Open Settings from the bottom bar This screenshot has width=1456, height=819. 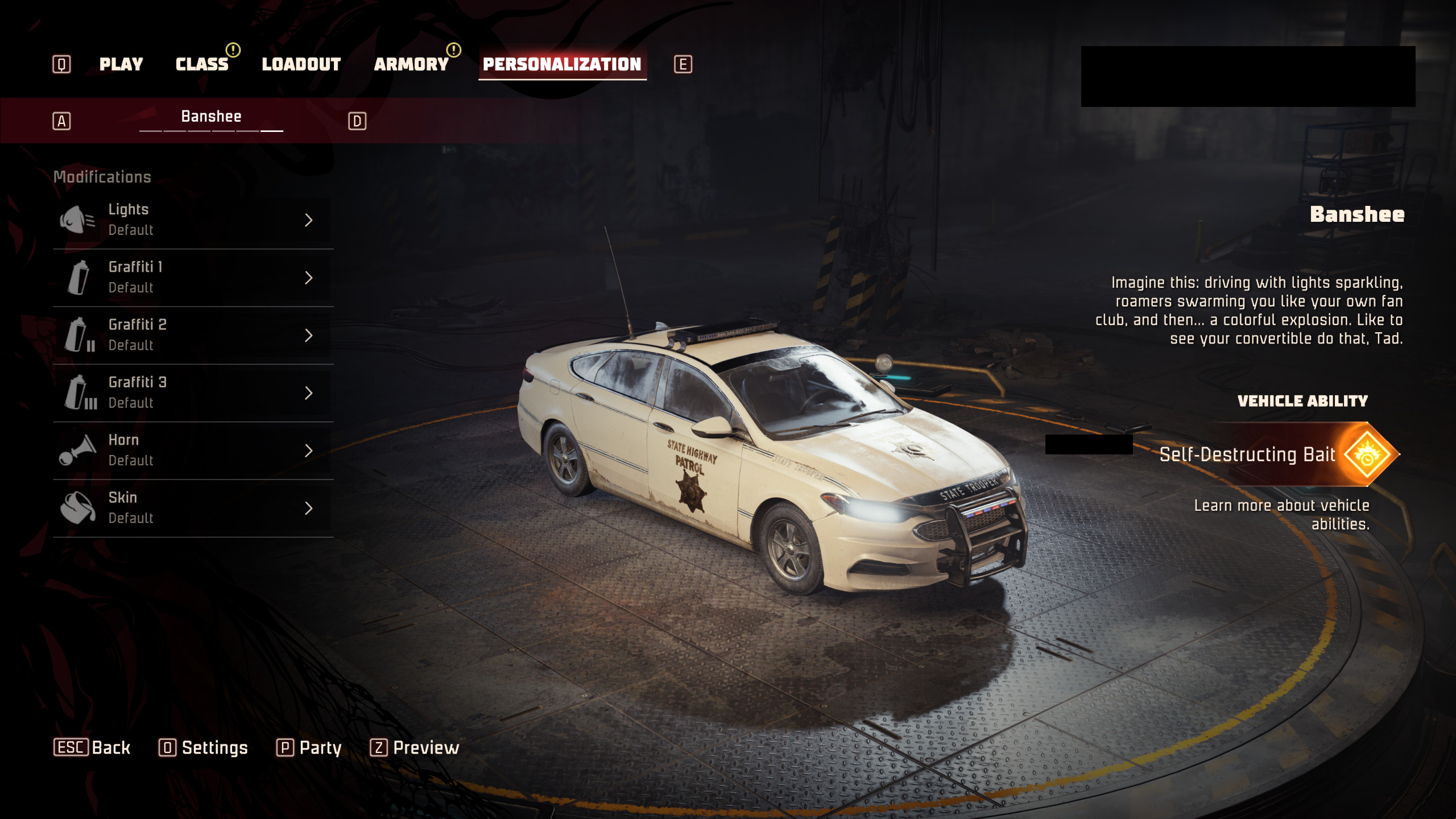(x=203, y=747)
